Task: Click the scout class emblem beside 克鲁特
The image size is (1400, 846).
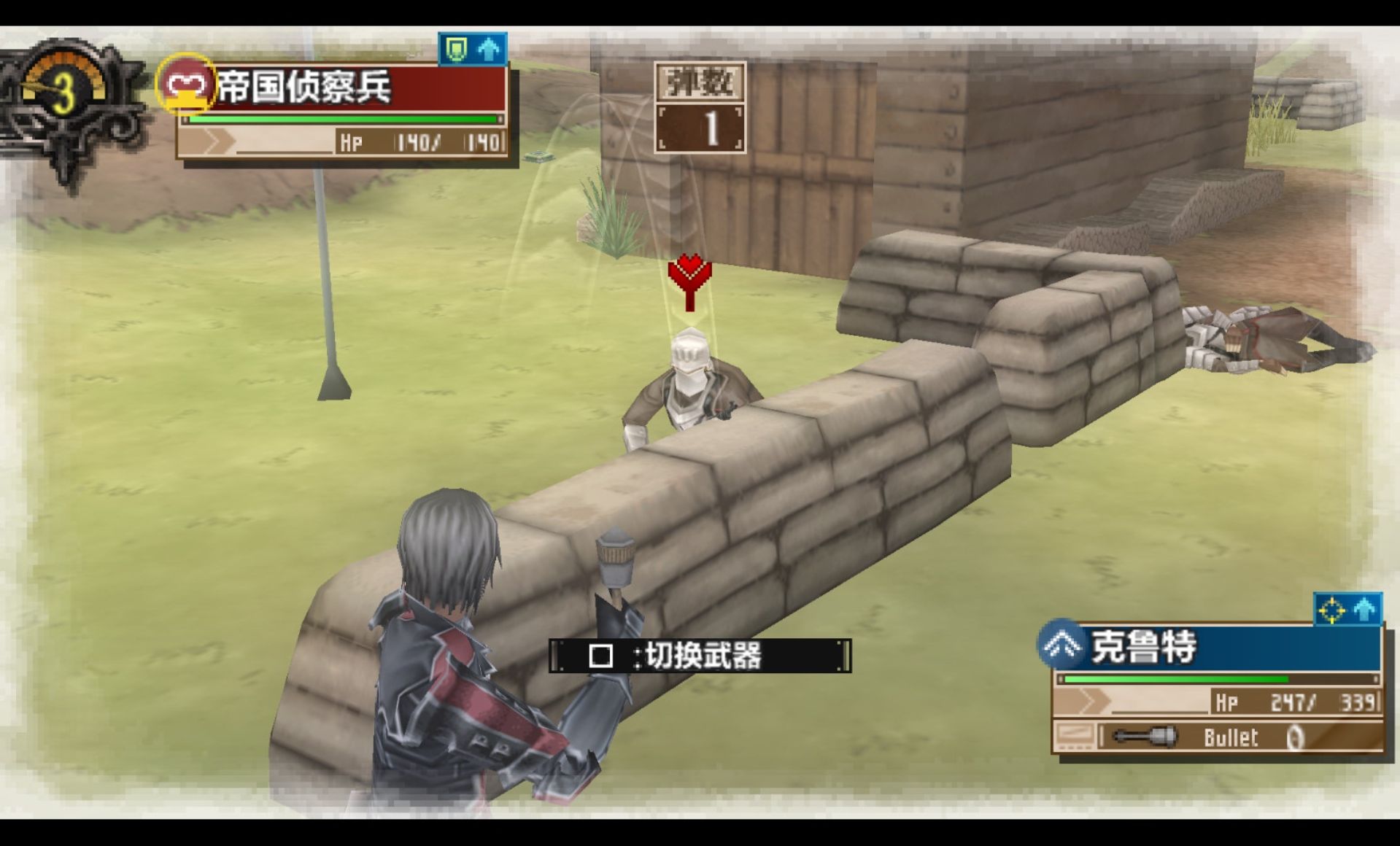Action: [1062, 644]
